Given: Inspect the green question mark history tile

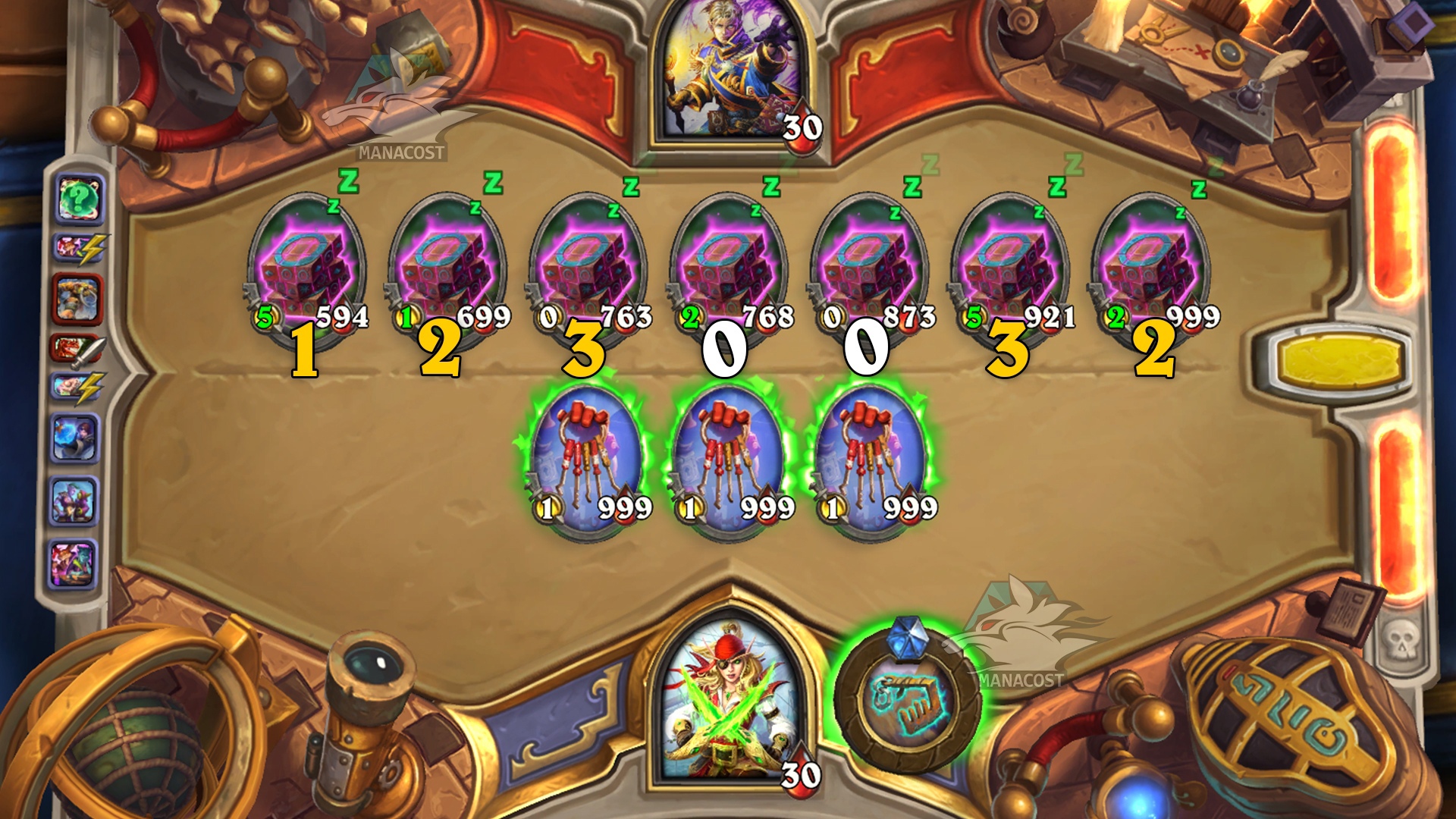Looking at the screenshot, I should click(79, 199).
